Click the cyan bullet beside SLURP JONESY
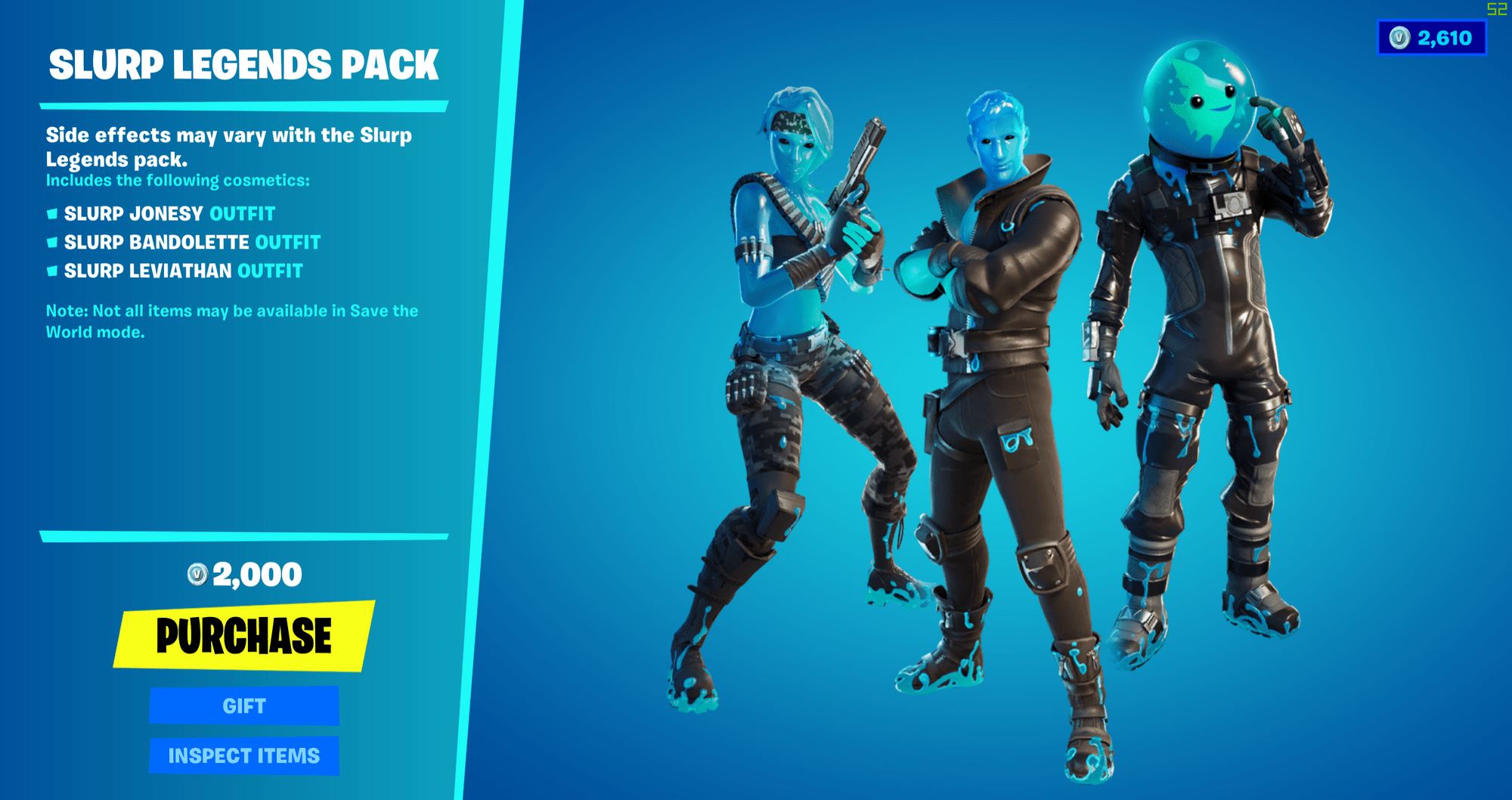 [x=51, y=214]
